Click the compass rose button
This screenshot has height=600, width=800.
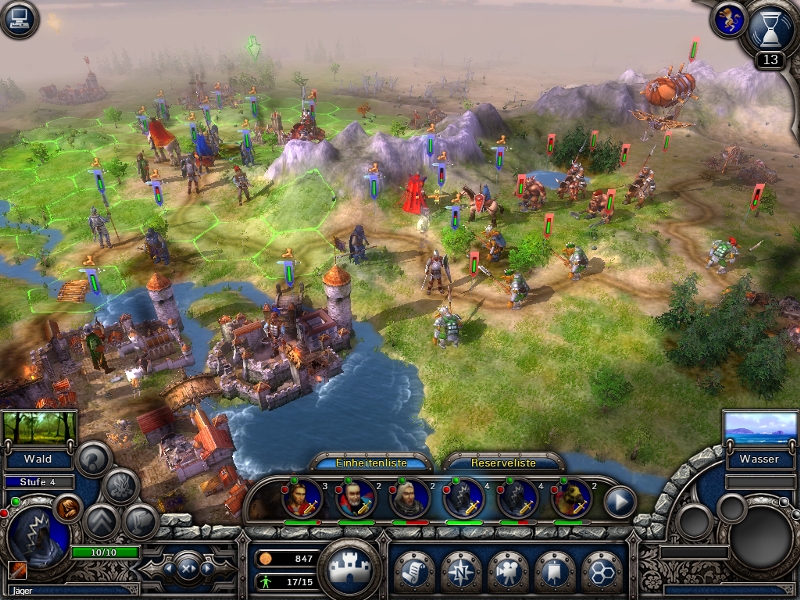coord(461,571)
